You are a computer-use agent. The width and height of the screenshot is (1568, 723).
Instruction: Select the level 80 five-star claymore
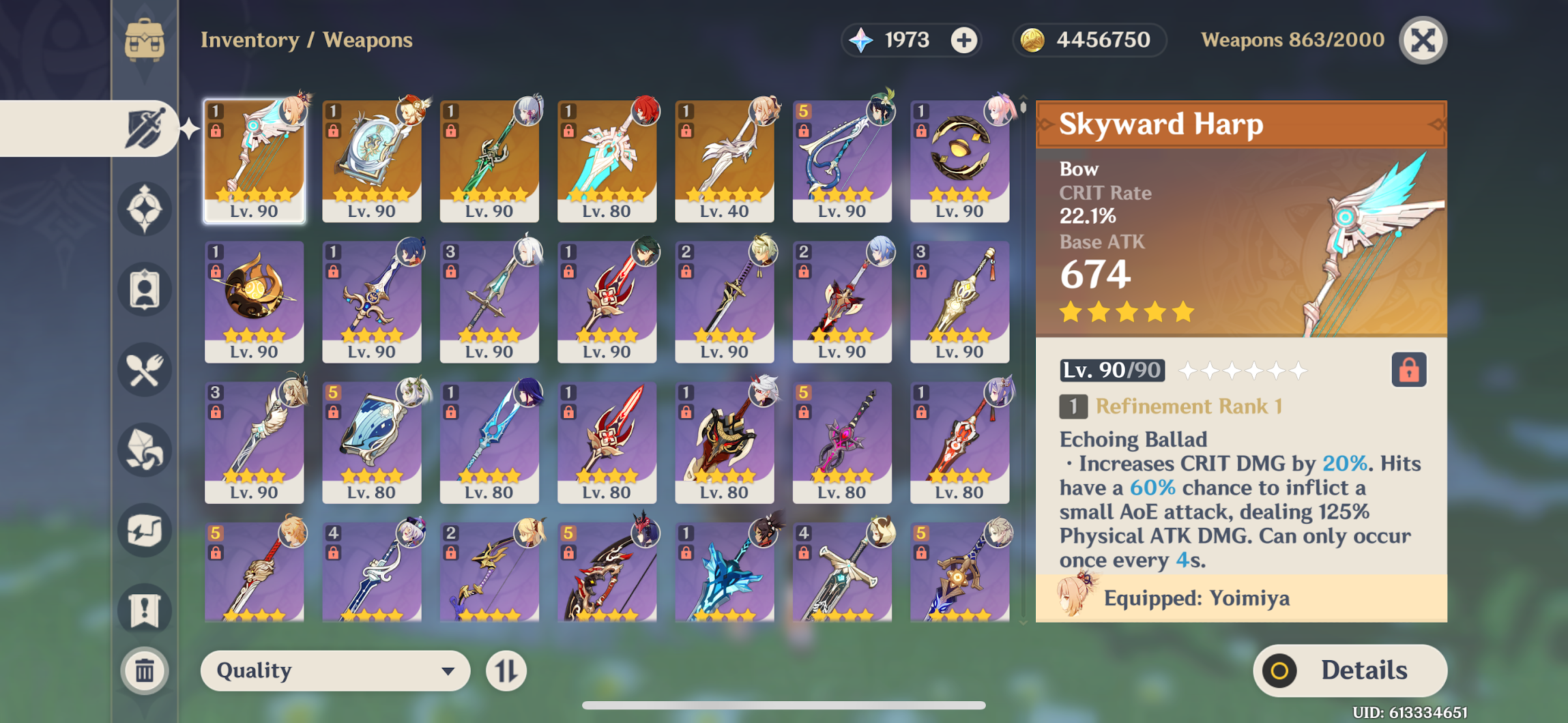pyautogui.click(x=607, y=161)
